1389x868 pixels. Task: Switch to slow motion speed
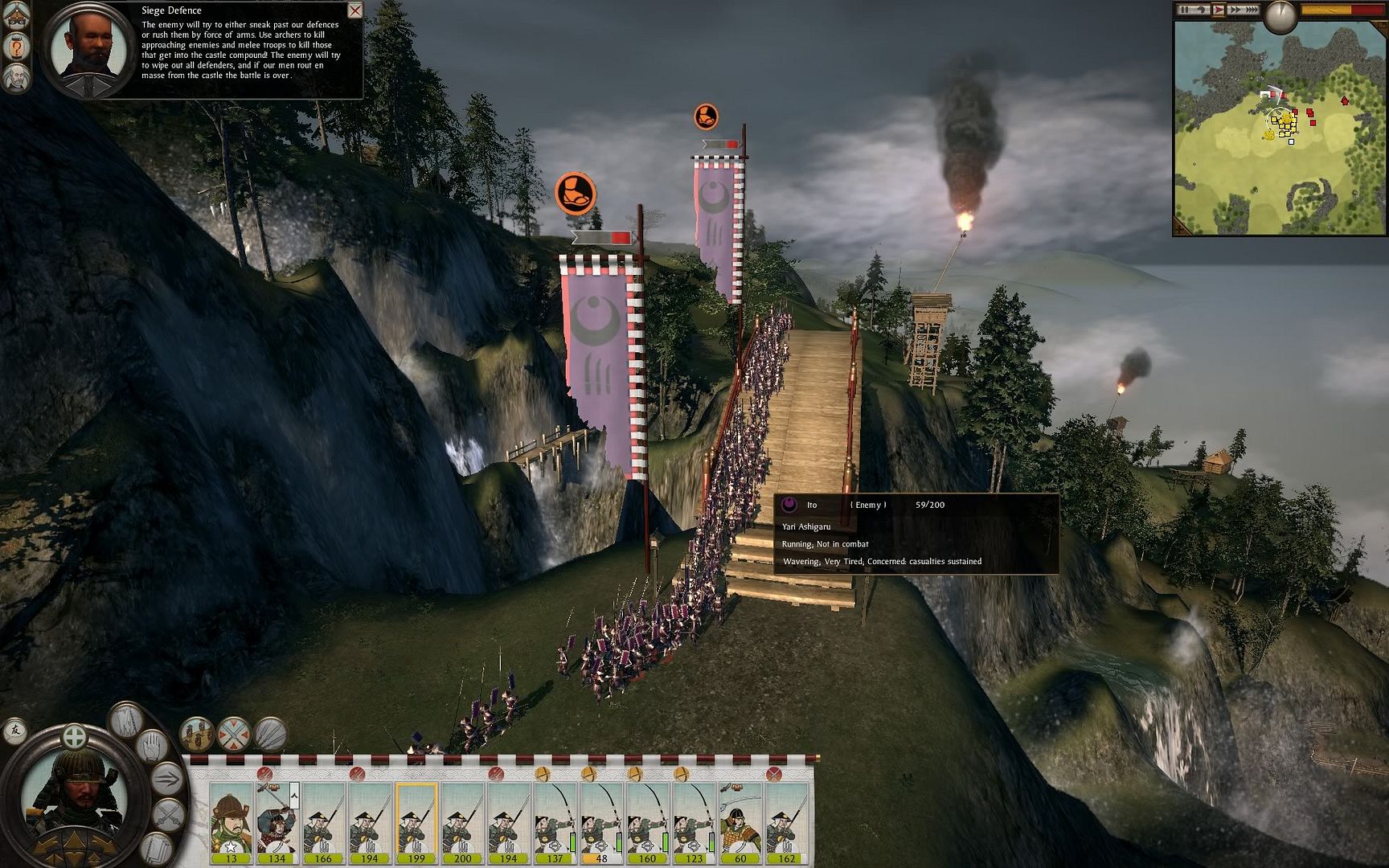[1202, 10]
